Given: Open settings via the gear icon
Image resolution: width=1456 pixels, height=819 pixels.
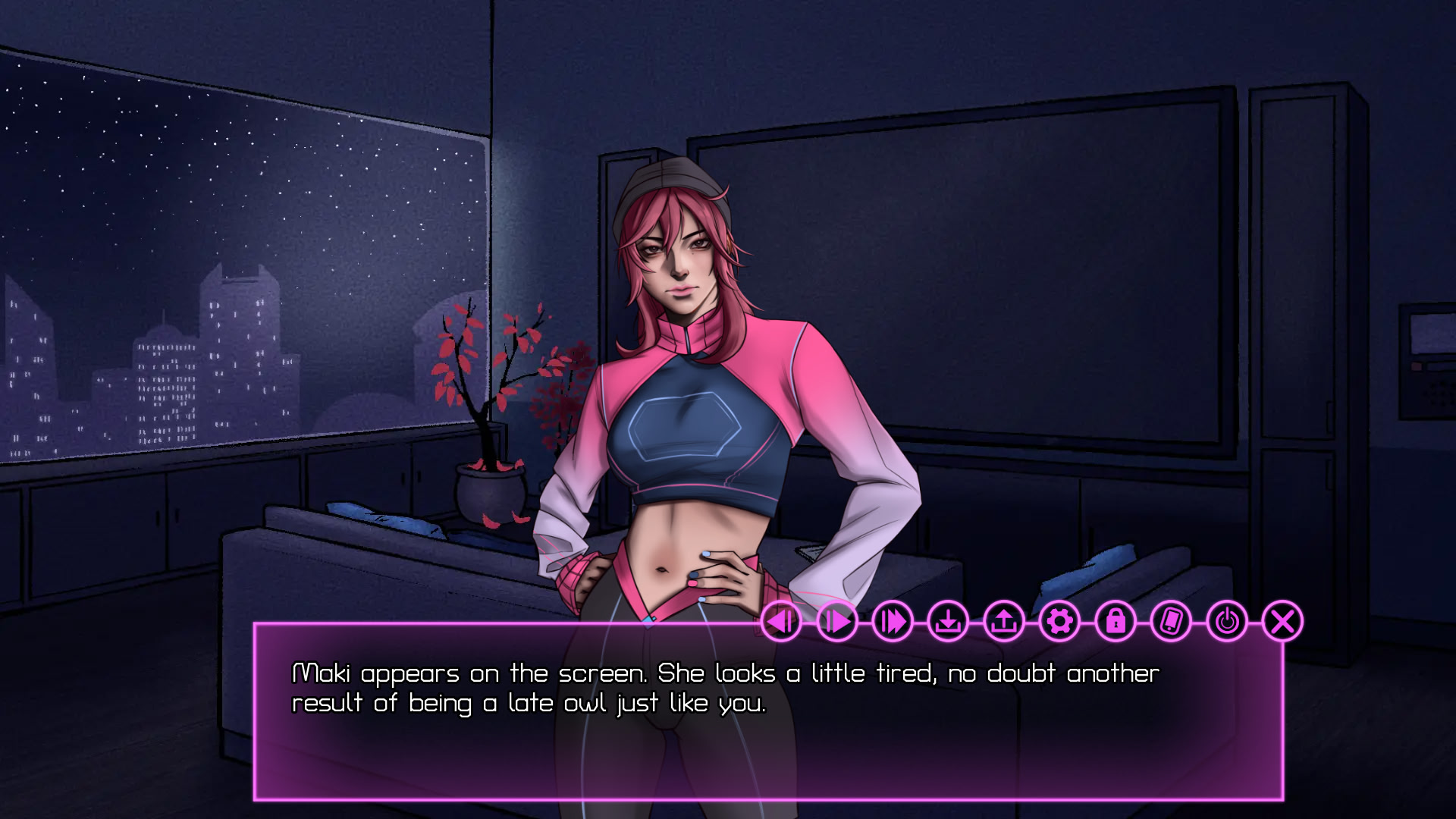Looking at the screenshot, I should (x=1059, y=622).
